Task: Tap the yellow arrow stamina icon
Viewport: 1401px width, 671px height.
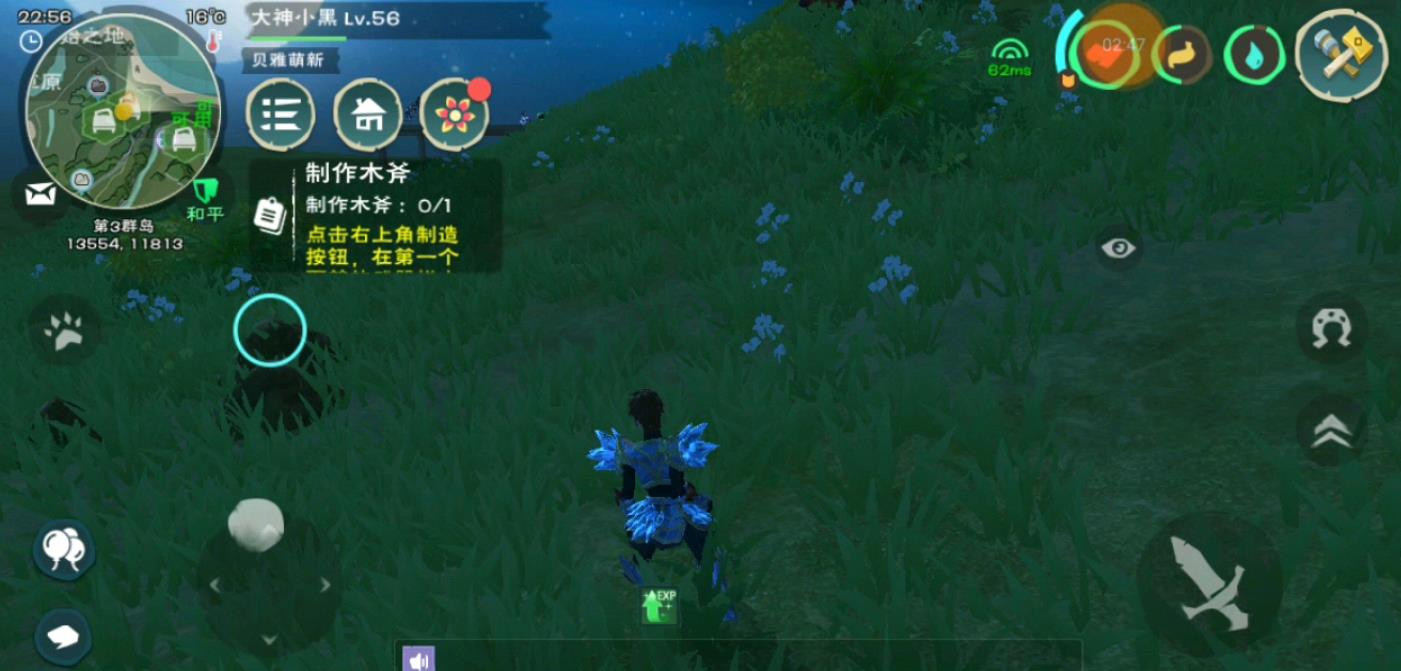Action: pos(1182,56)
